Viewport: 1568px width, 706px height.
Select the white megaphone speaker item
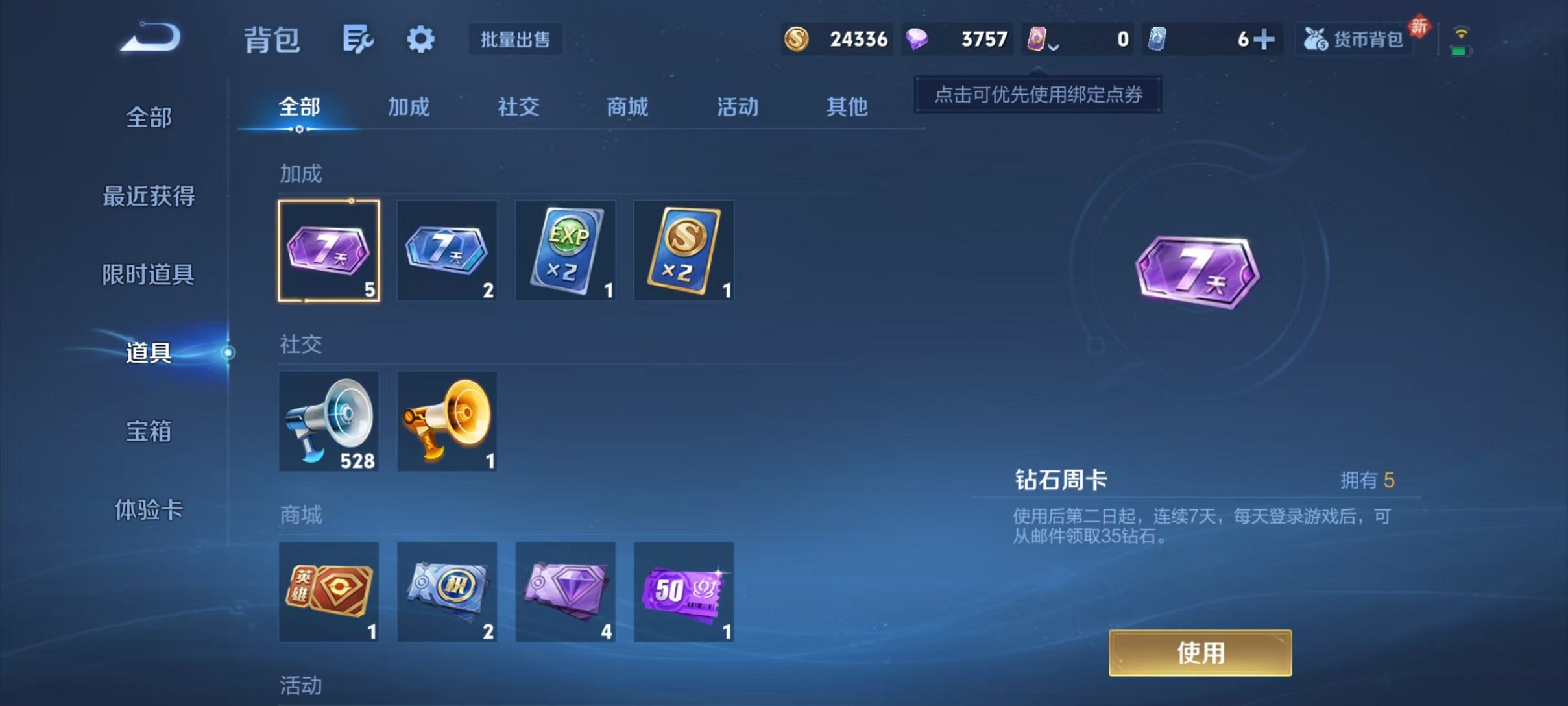point(329,422)
